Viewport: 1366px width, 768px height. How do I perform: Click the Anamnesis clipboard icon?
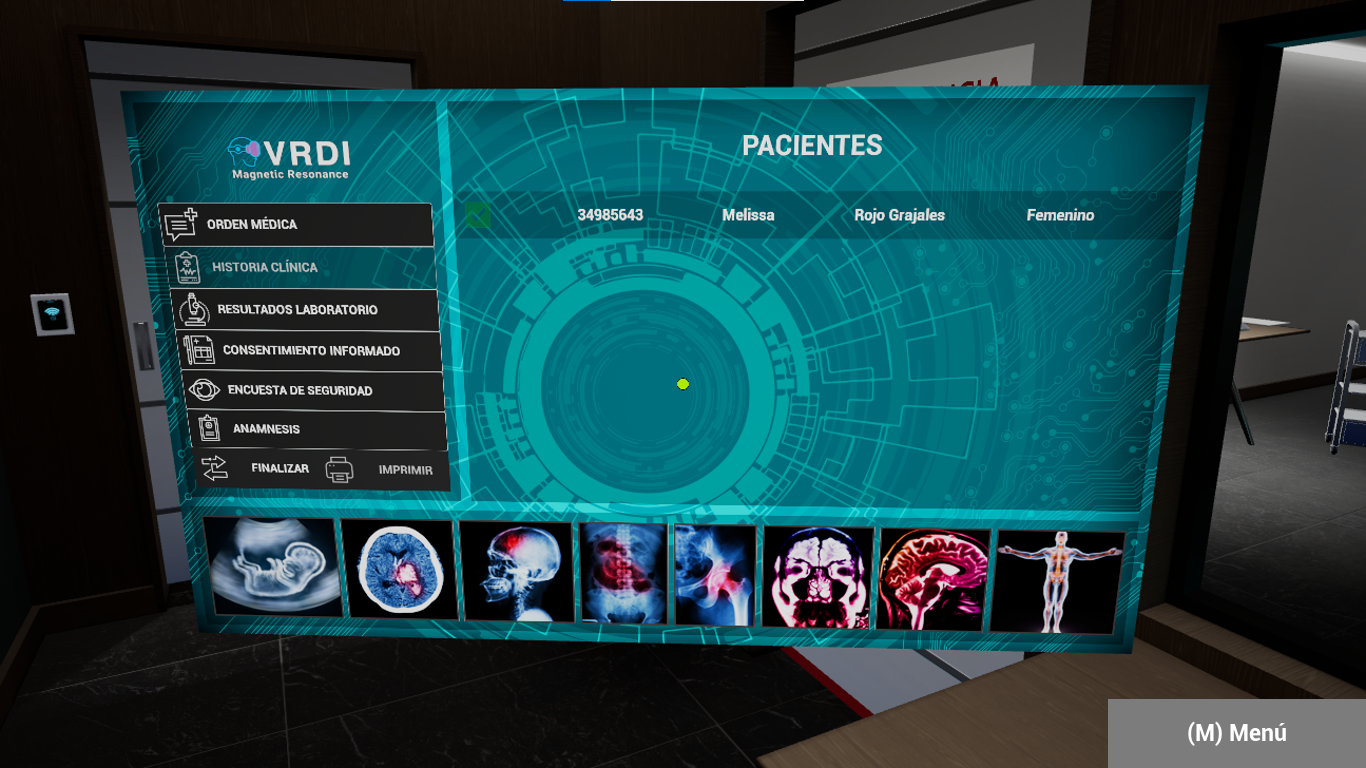click(211, 428)
